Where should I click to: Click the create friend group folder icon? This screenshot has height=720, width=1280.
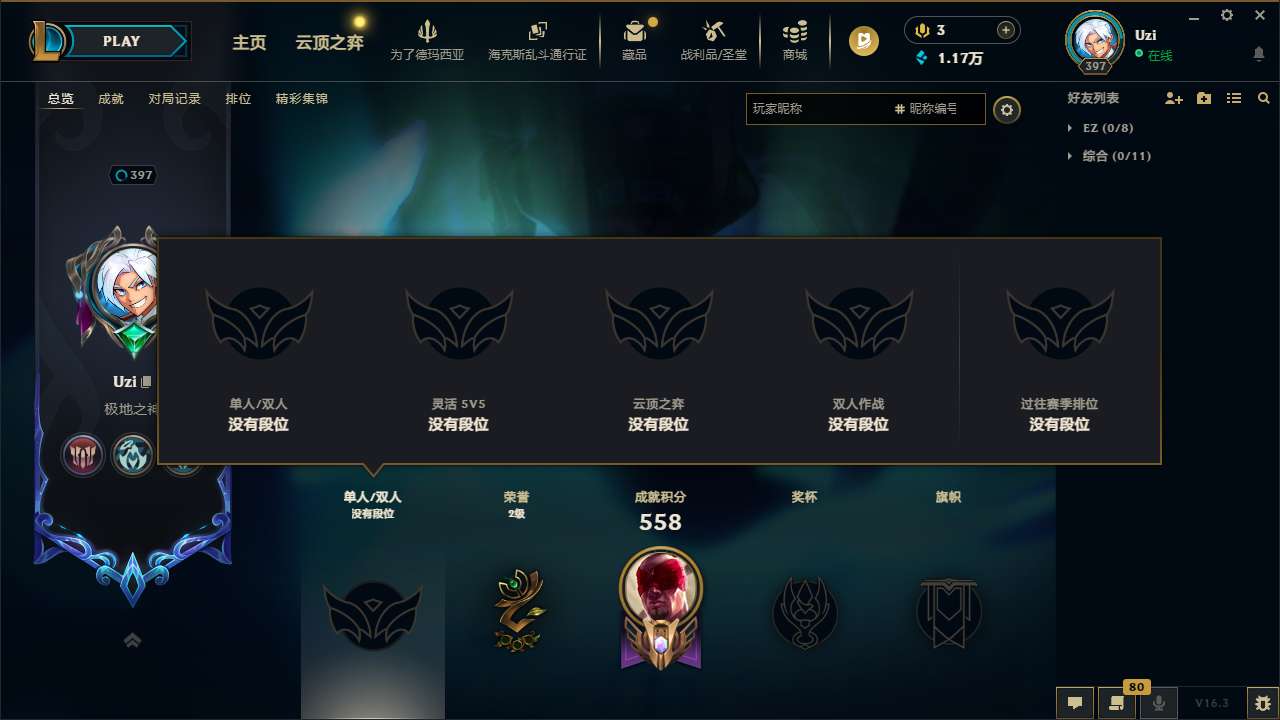tap(1203, 98)
